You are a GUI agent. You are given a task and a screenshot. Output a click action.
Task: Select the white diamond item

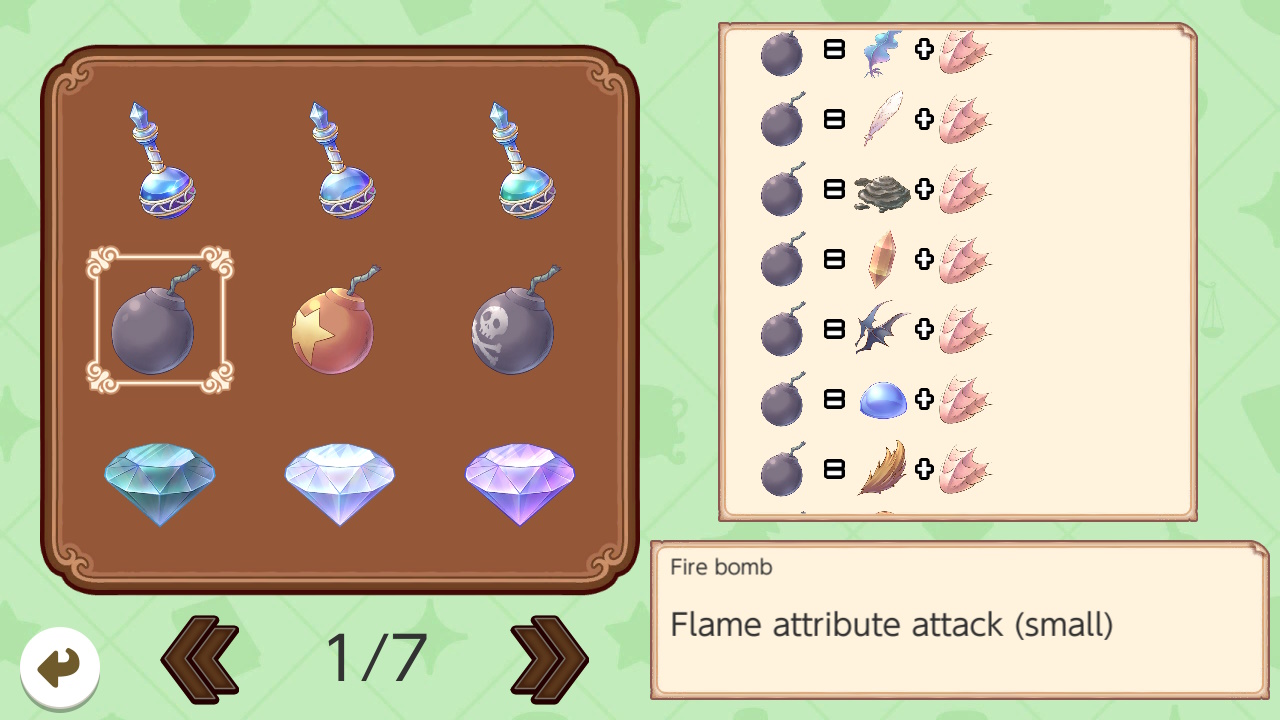pos(339,483)
